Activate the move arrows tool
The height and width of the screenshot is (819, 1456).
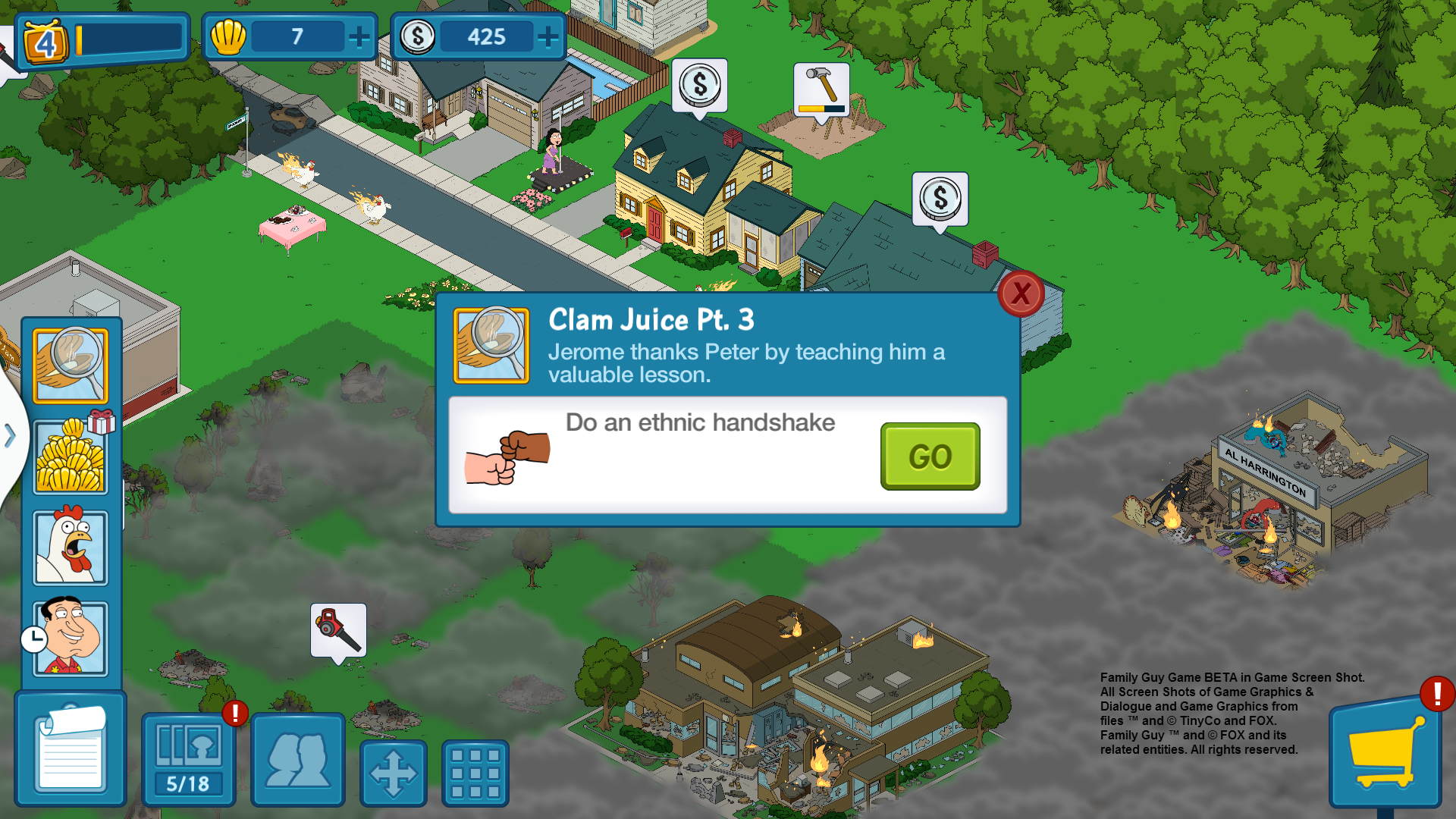393,773
